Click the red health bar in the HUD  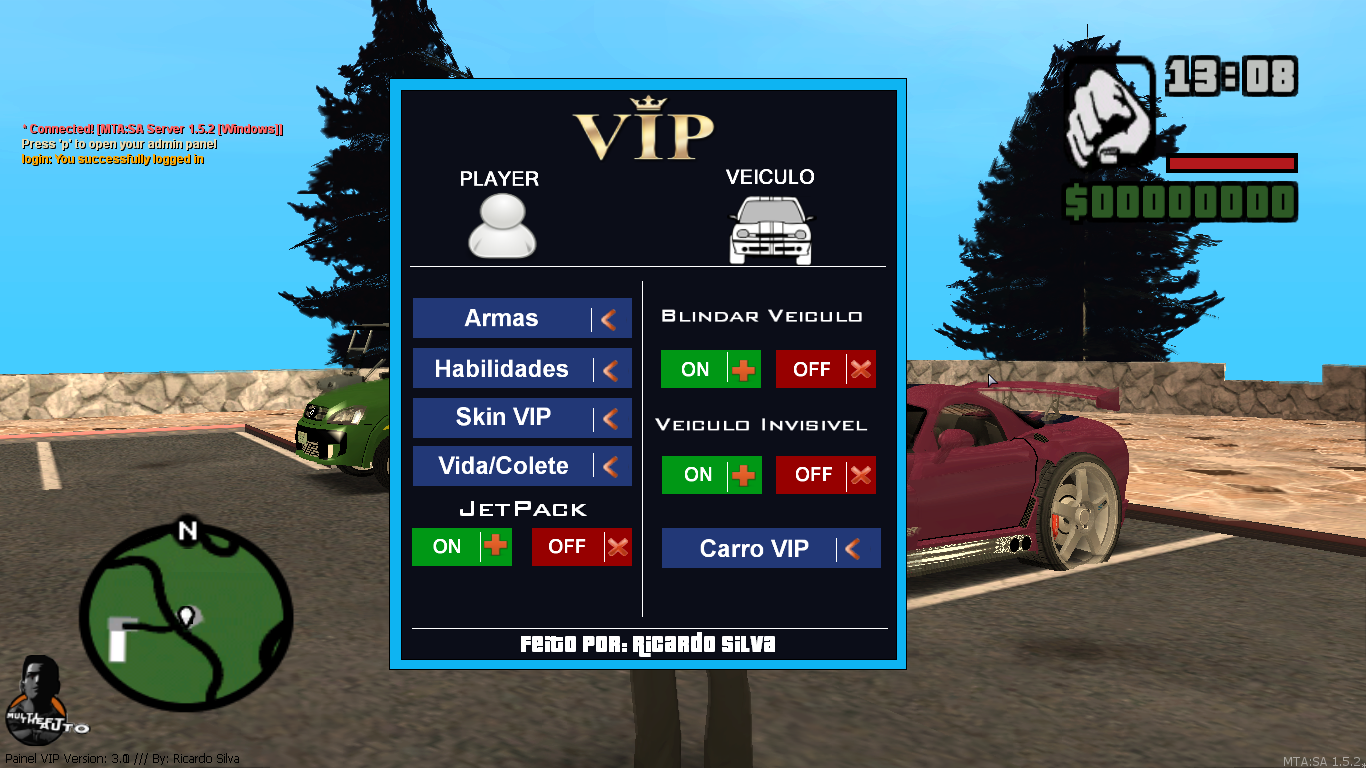1231,163
